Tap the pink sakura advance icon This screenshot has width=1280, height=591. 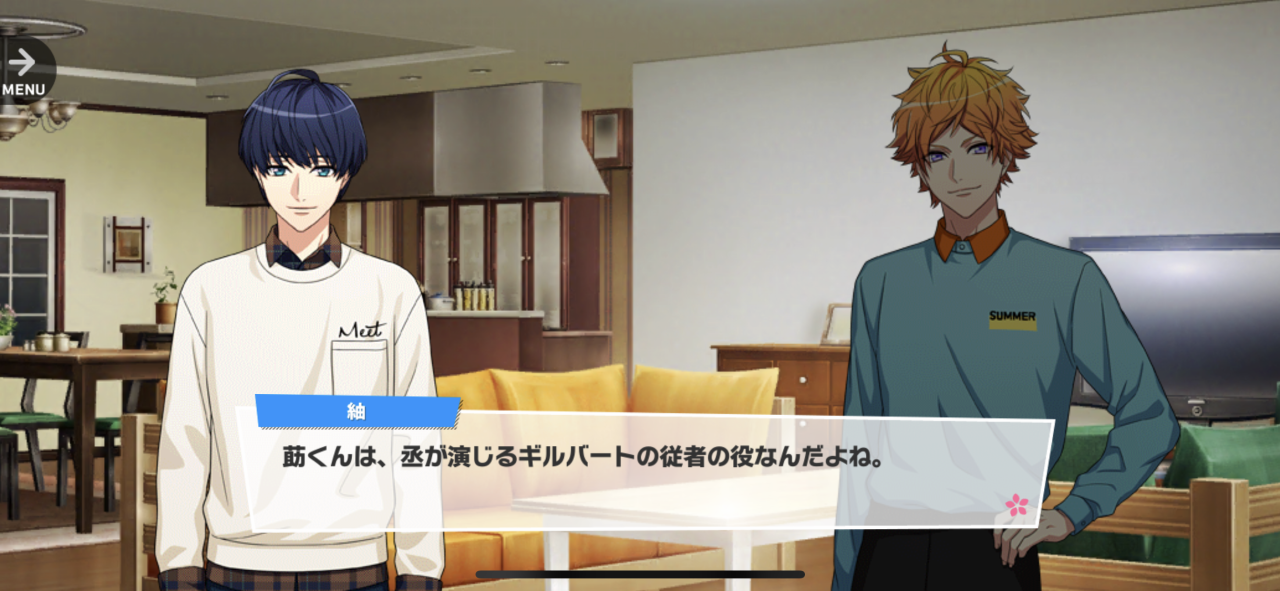pyautogui.click(x=1016, y=504)
